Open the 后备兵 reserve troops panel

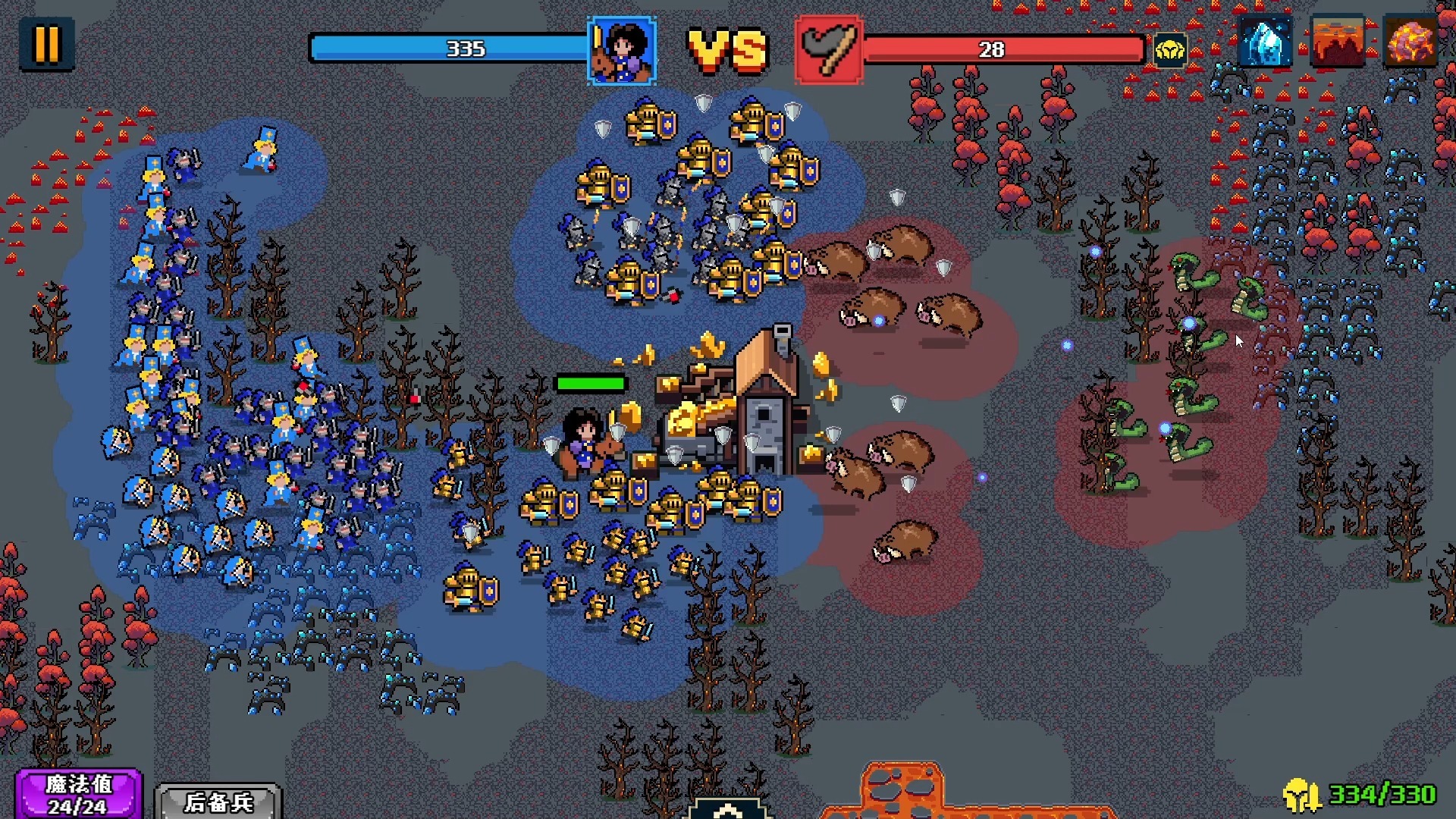point(218,802)
